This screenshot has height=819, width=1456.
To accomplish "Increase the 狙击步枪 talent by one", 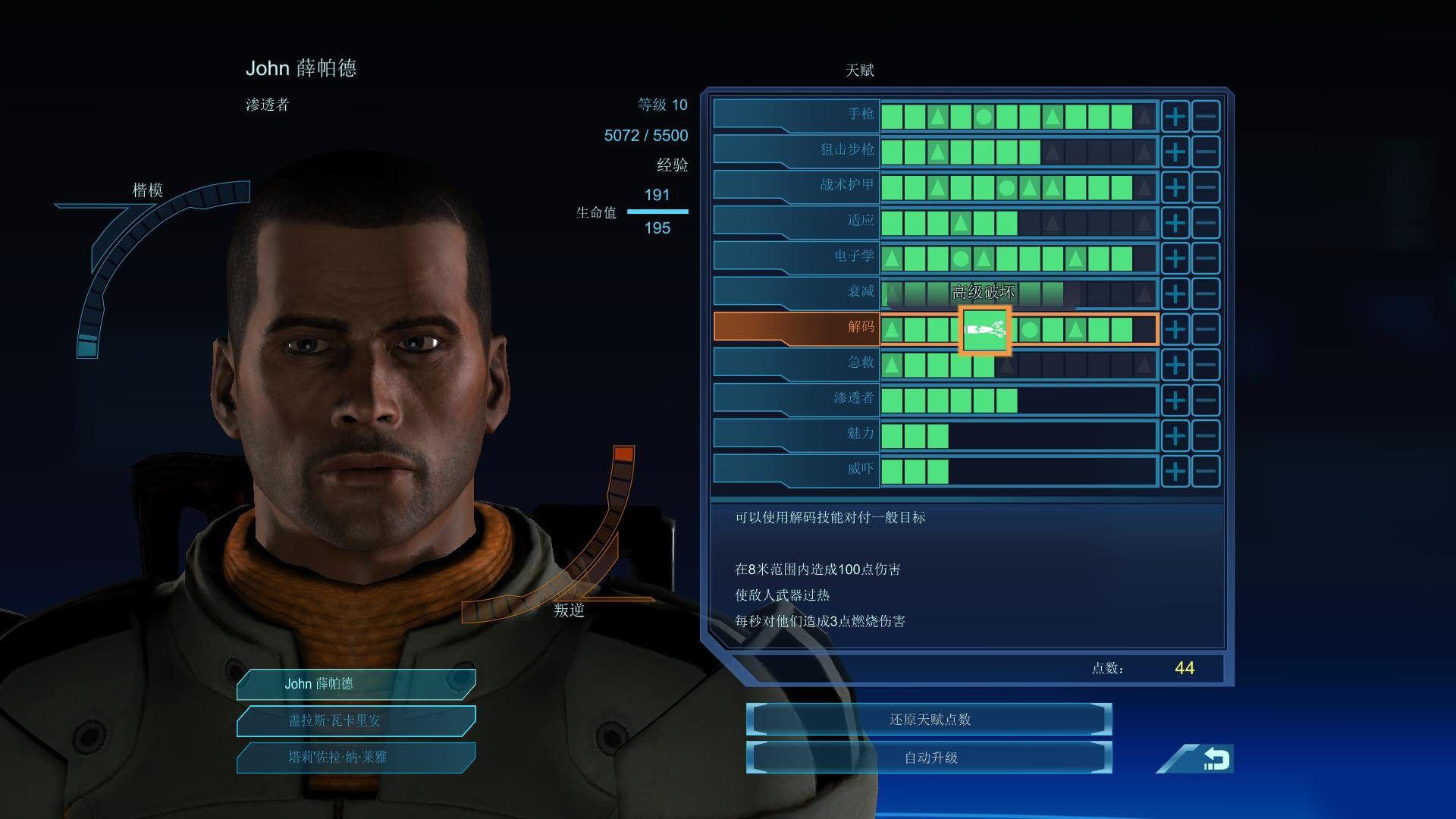I will coord(1175,152).
